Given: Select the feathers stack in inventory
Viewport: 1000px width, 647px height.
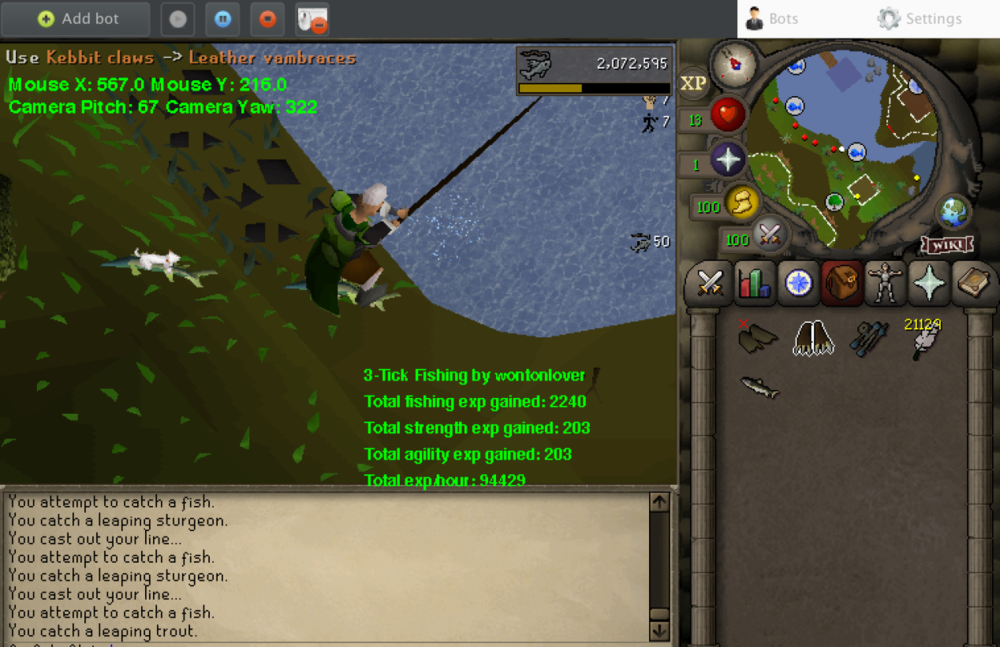Looking at the screenshot, I should [923, 340].
